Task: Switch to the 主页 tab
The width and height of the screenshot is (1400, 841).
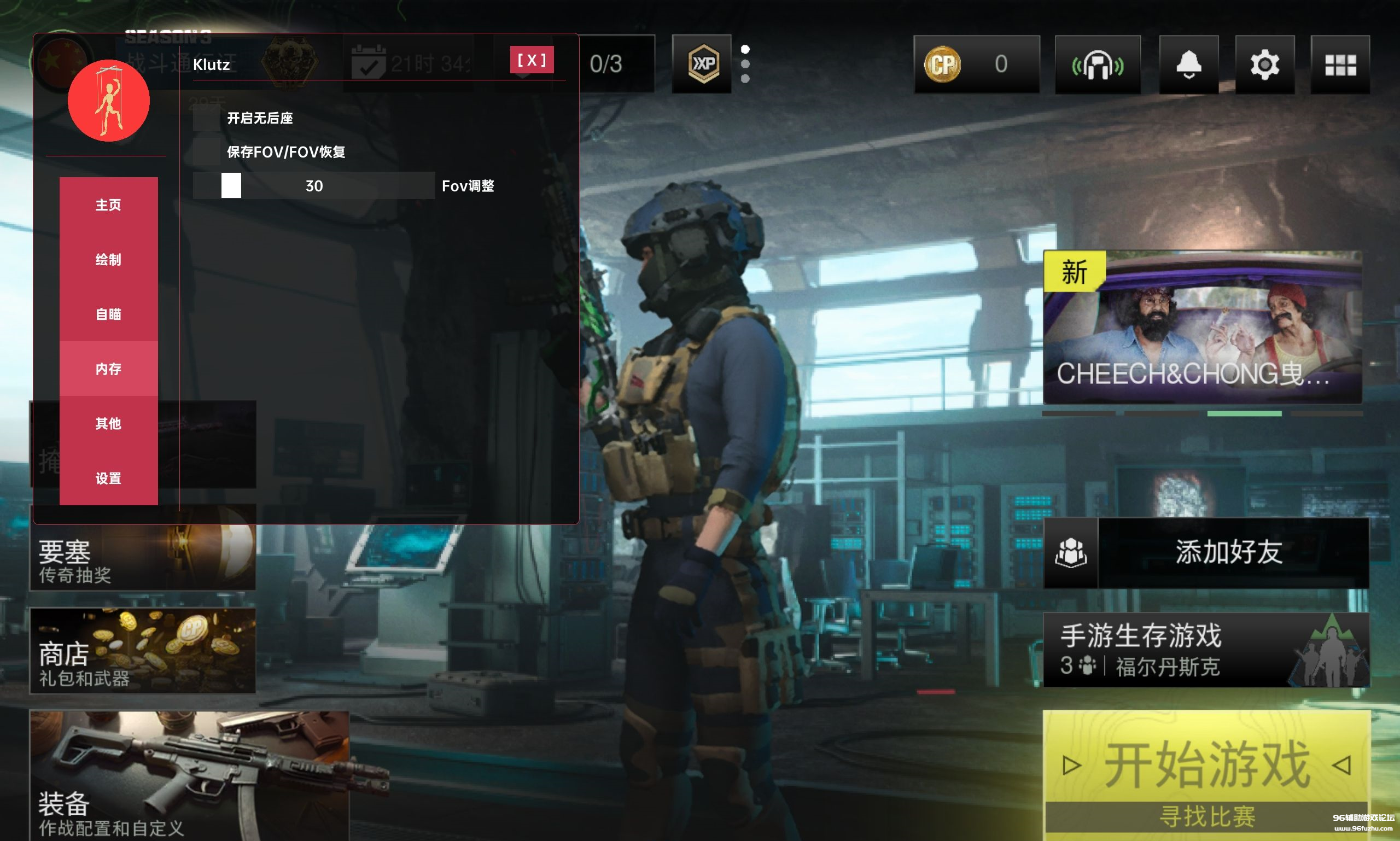Action: (x=108, y=205)
